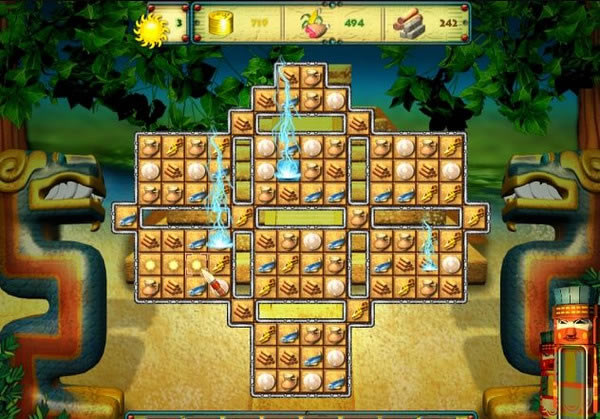Pick the middle of the three sun tiles

tap(172, 265)
